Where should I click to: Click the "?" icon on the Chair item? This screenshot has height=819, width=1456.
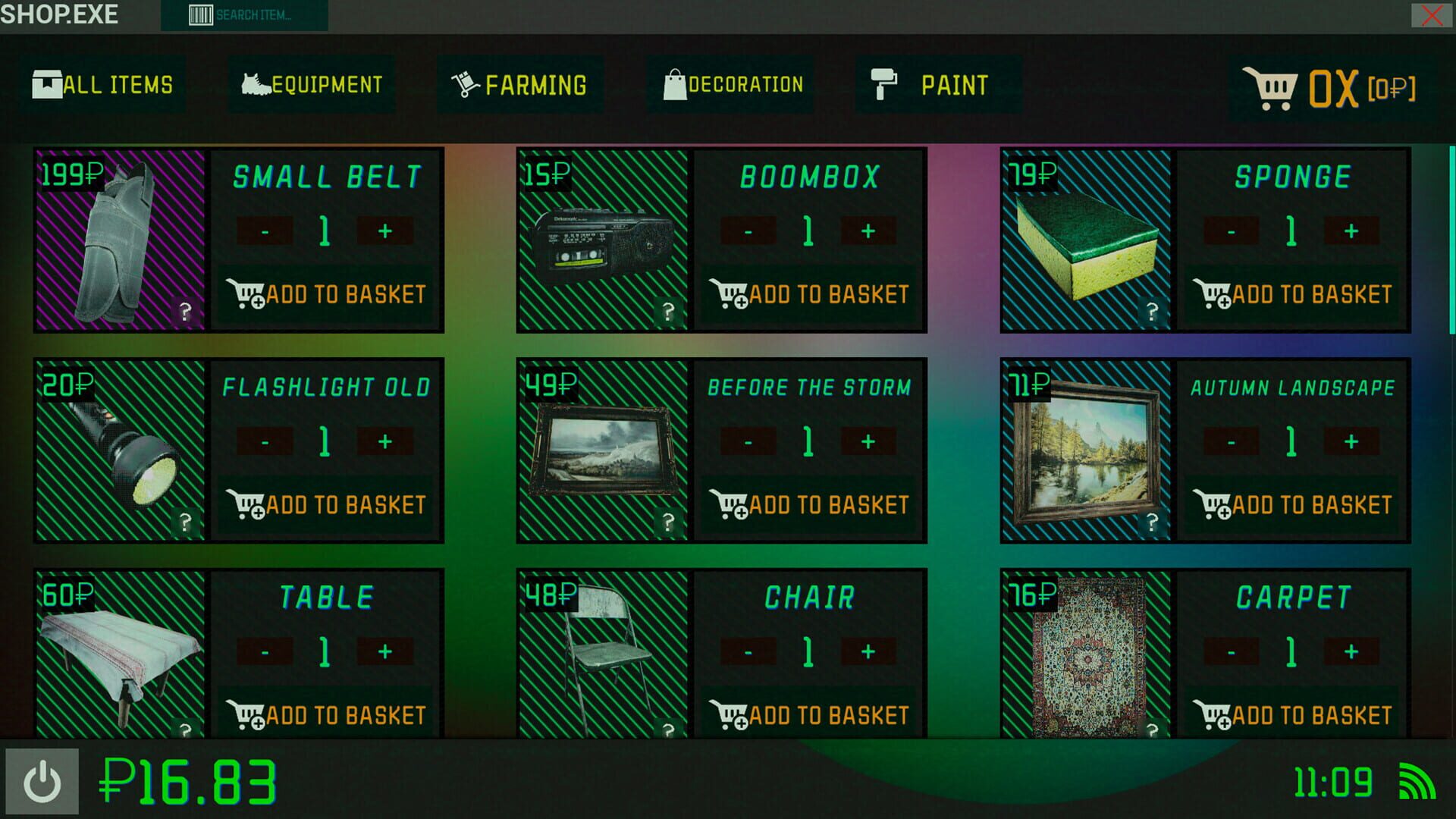(668, 729)
